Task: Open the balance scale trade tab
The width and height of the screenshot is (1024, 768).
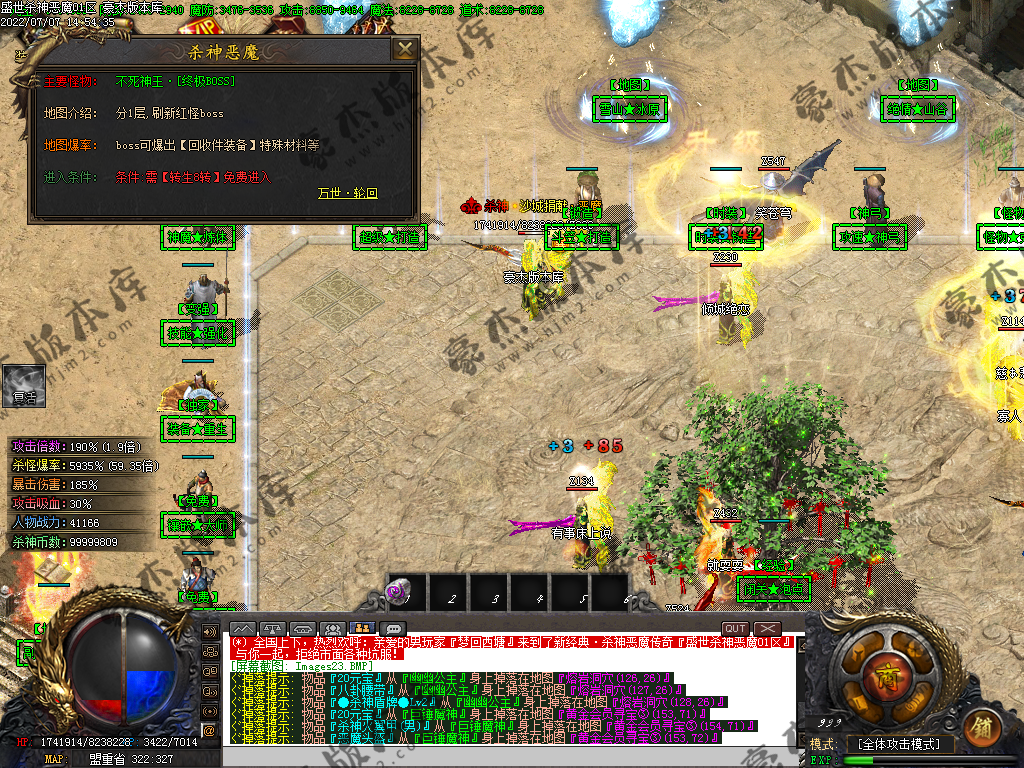Action: point(272,629)
